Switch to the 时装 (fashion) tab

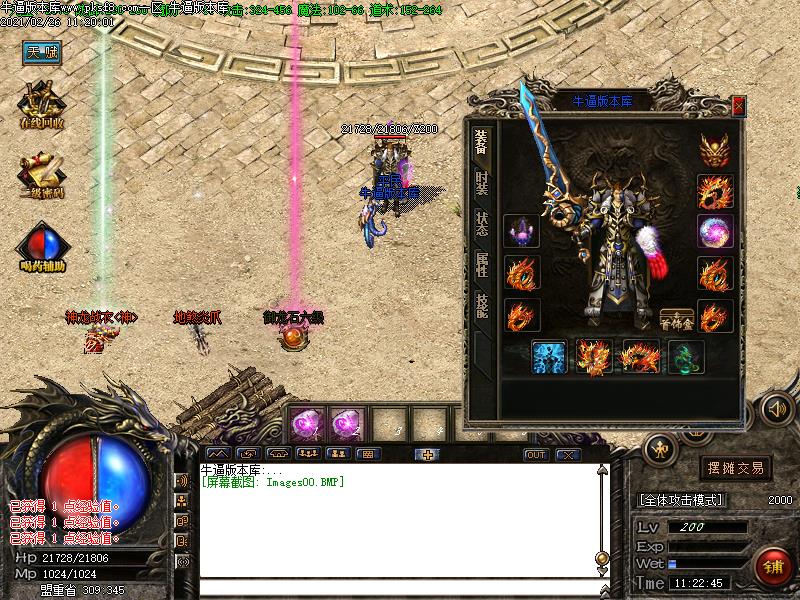click(482, 182)
